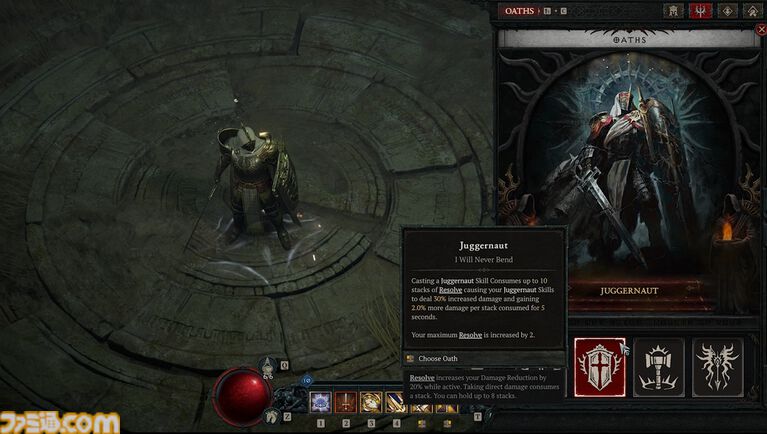Switch to the highlighted red trident tab
This screenshot has height=434, width=767.
click(x=702, y=10)
